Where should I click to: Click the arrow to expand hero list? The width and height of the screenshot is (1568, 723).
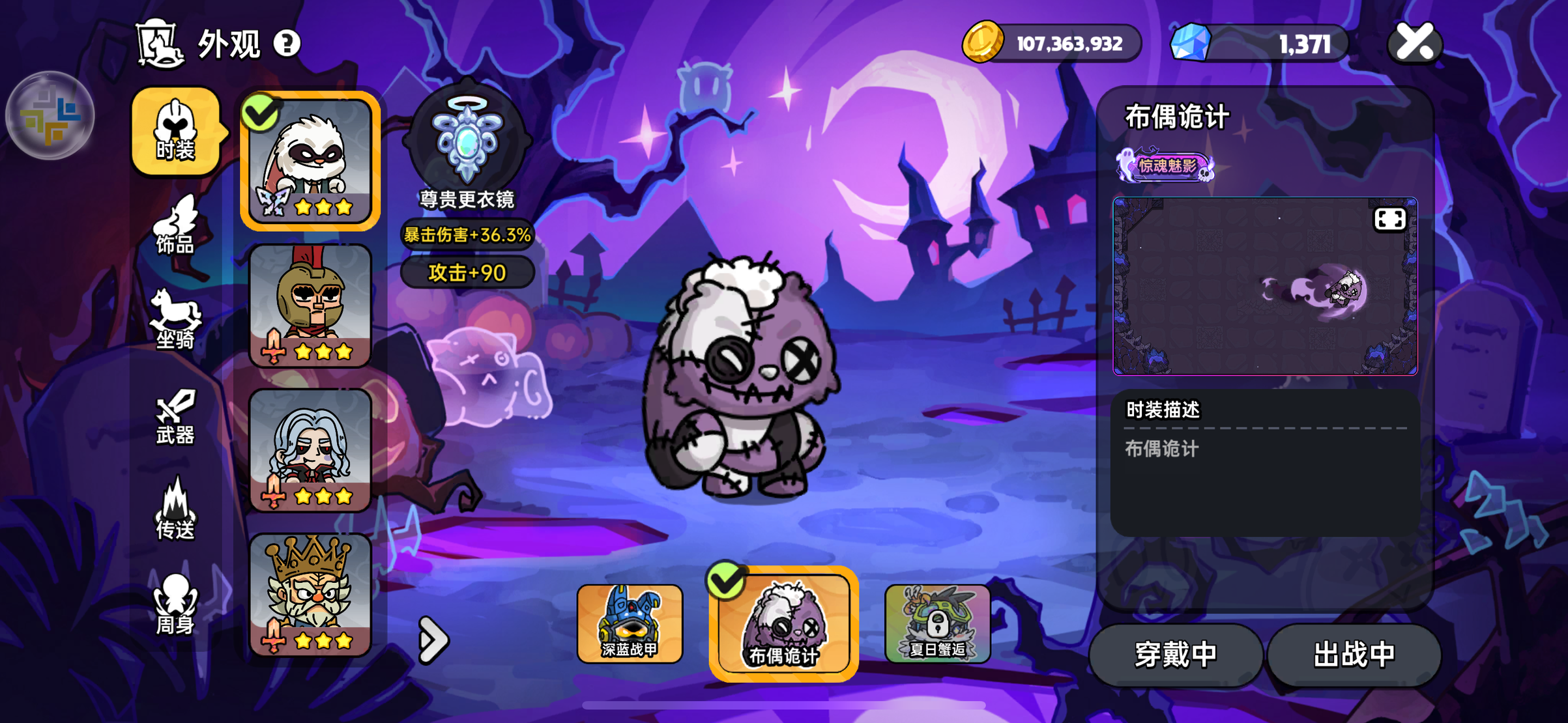[433, 640]
